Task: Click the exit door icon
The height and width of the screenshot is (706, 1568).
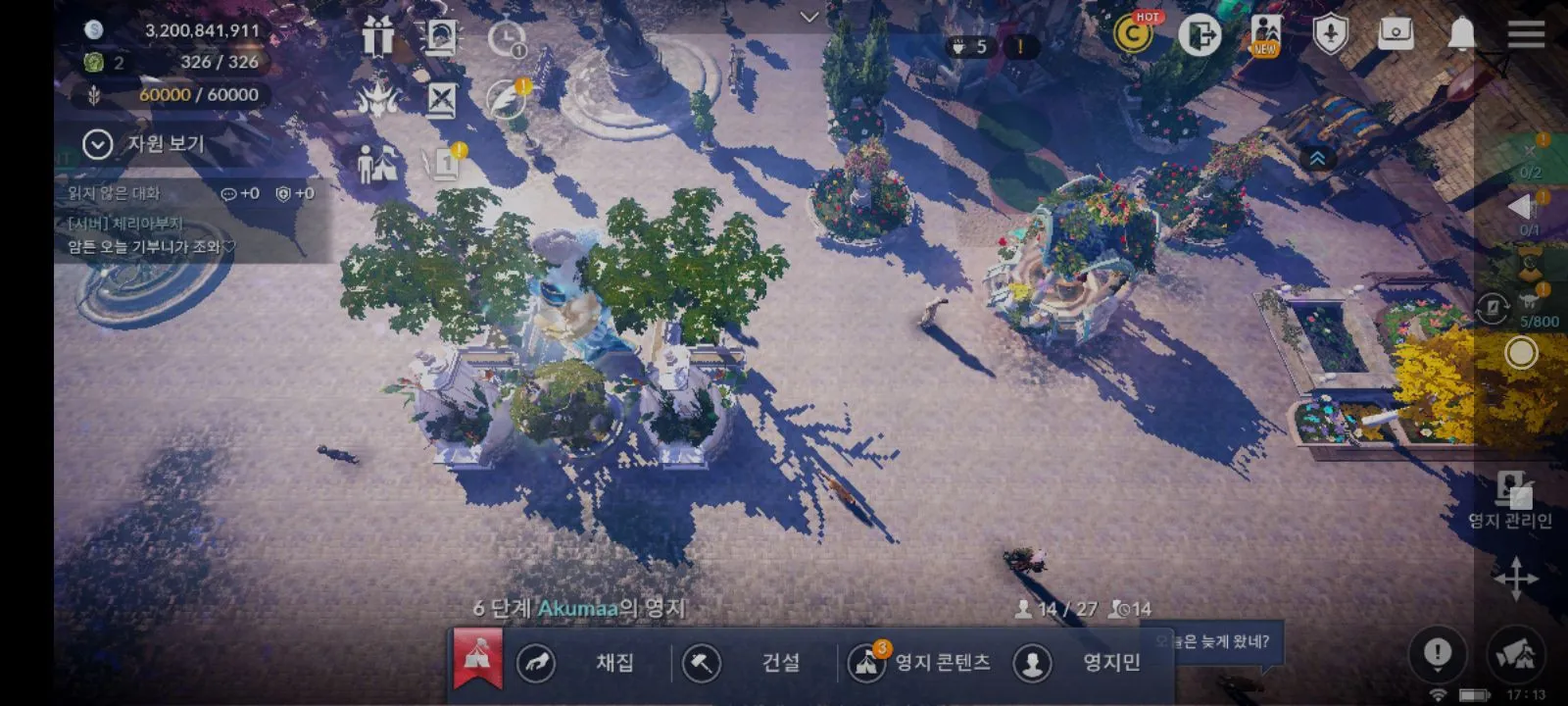Action: point(1199,35)
